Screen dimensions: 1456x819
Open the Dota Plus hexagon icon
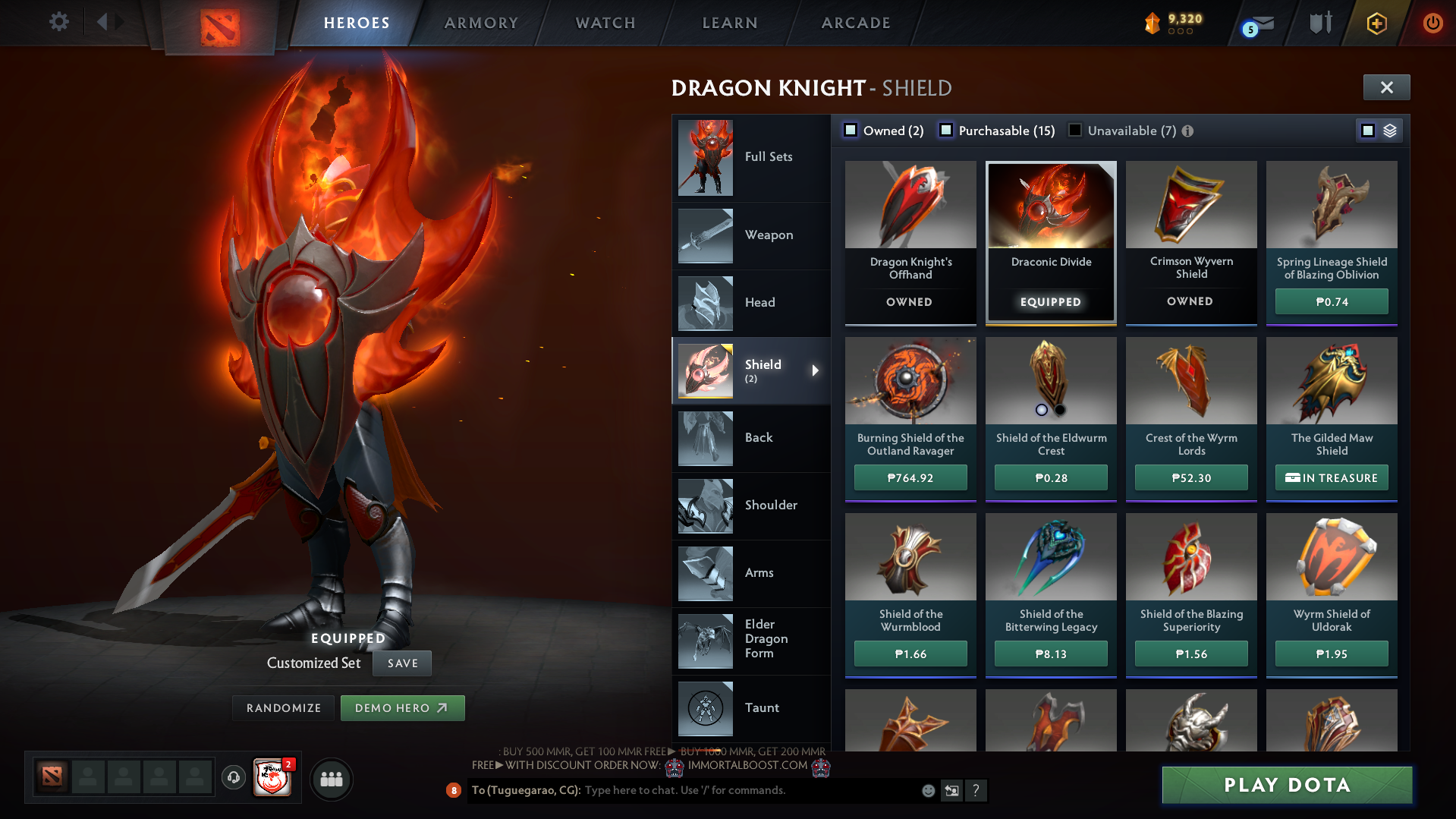[x=1376, y=23]
